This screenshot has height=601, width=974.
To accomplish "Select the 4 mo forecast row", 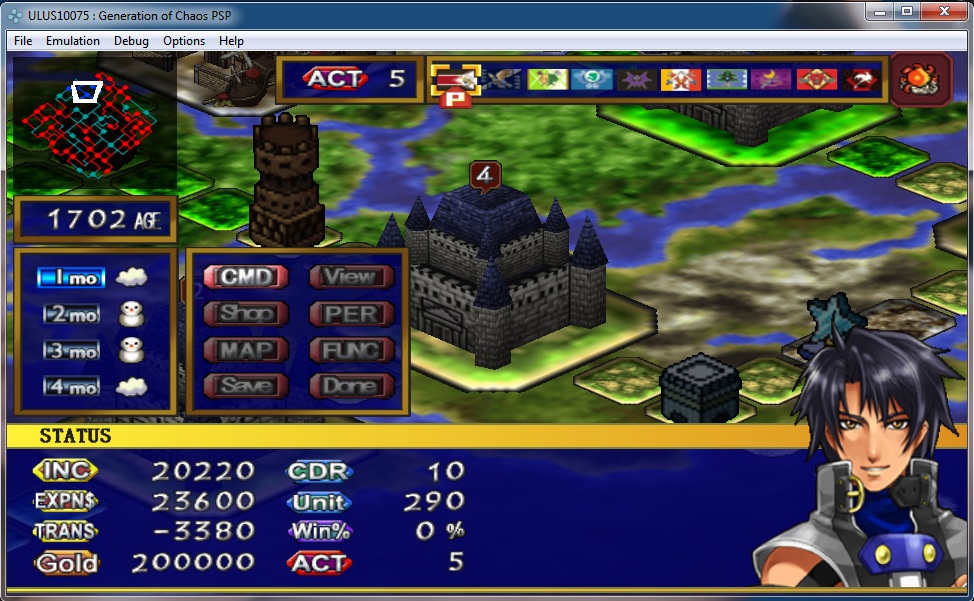I will 72,387.
